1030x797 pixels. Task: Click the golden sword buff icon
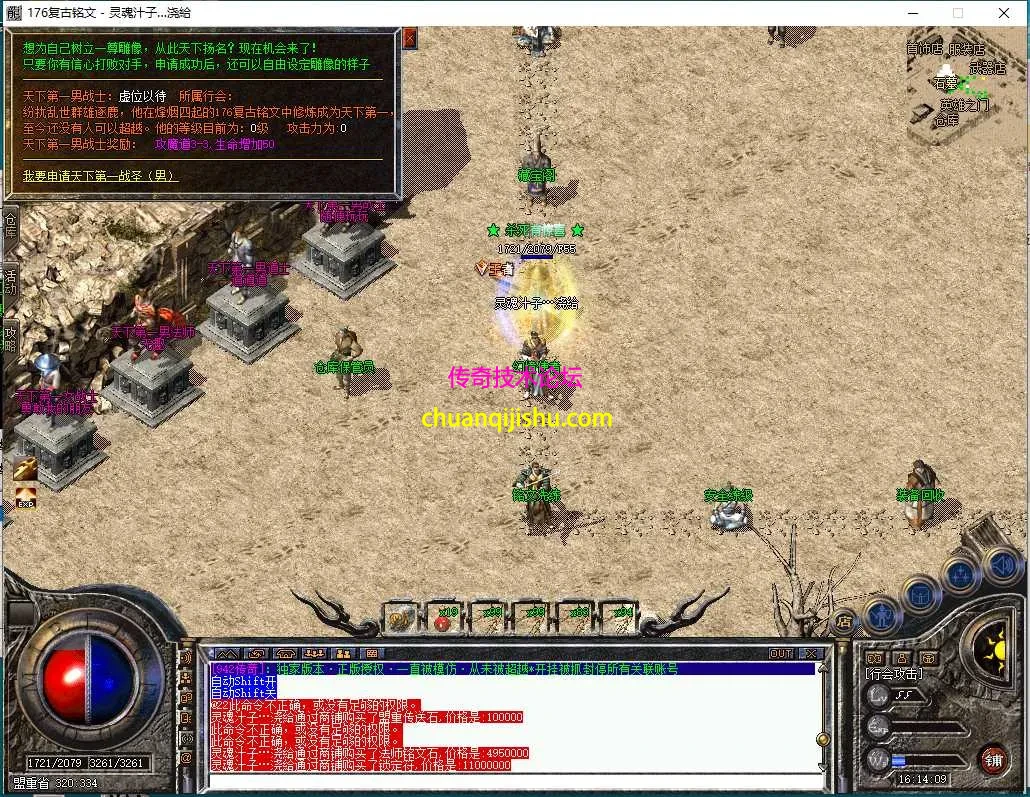pyautogui.click(x=25, y=467)
